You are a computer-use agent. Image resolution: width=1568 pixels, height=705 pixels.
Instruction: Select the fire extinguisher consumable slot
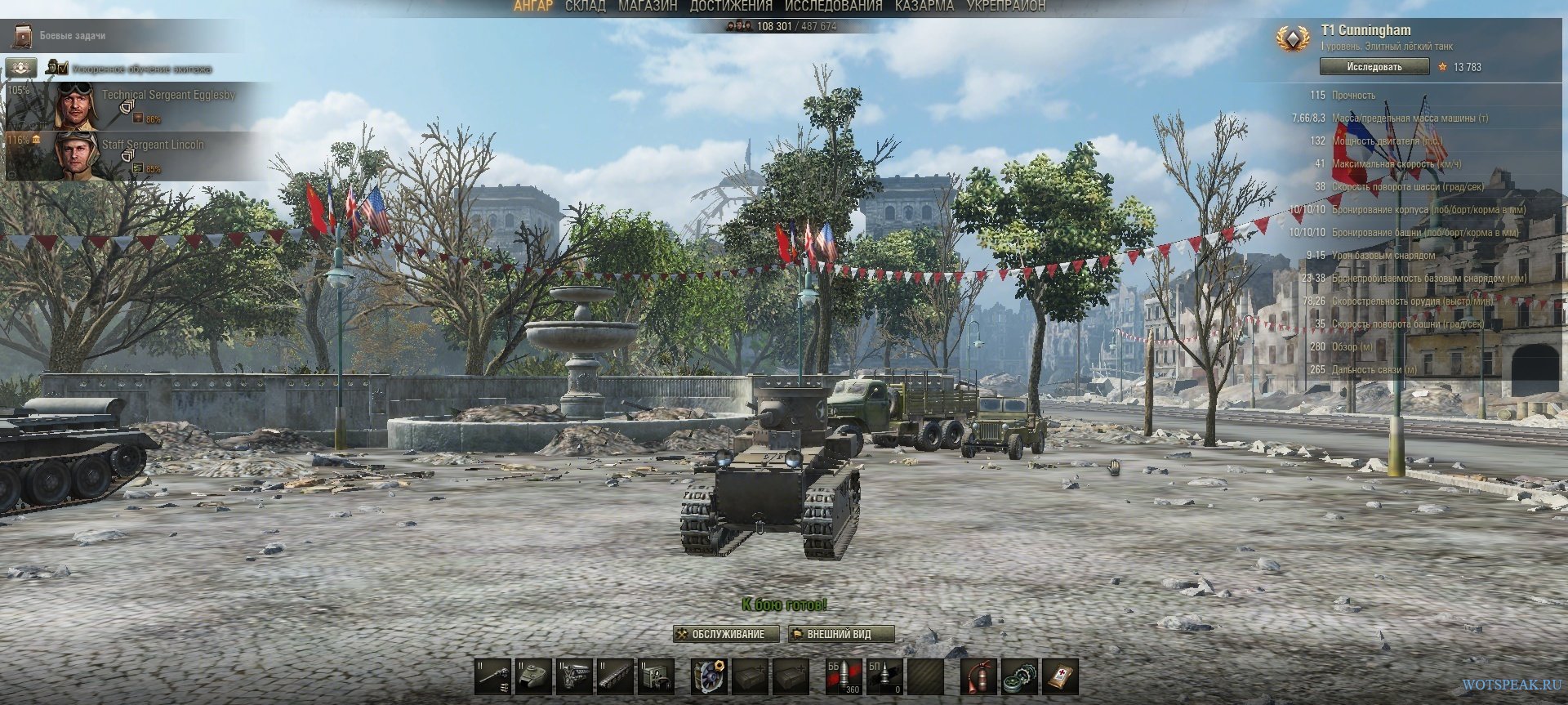(978, 676)
